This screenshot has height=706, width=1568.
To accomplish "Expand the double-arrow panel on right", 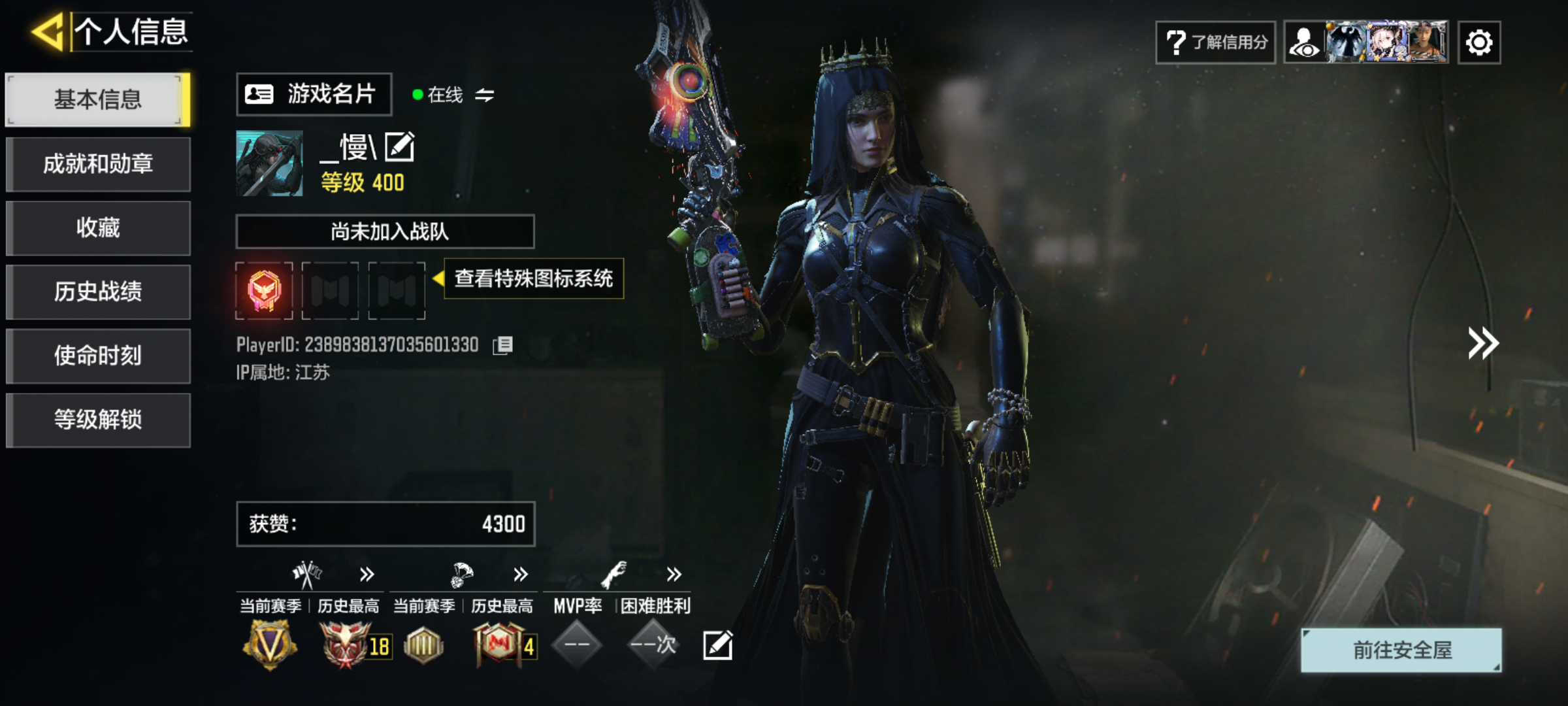I will pos(1482,343).
